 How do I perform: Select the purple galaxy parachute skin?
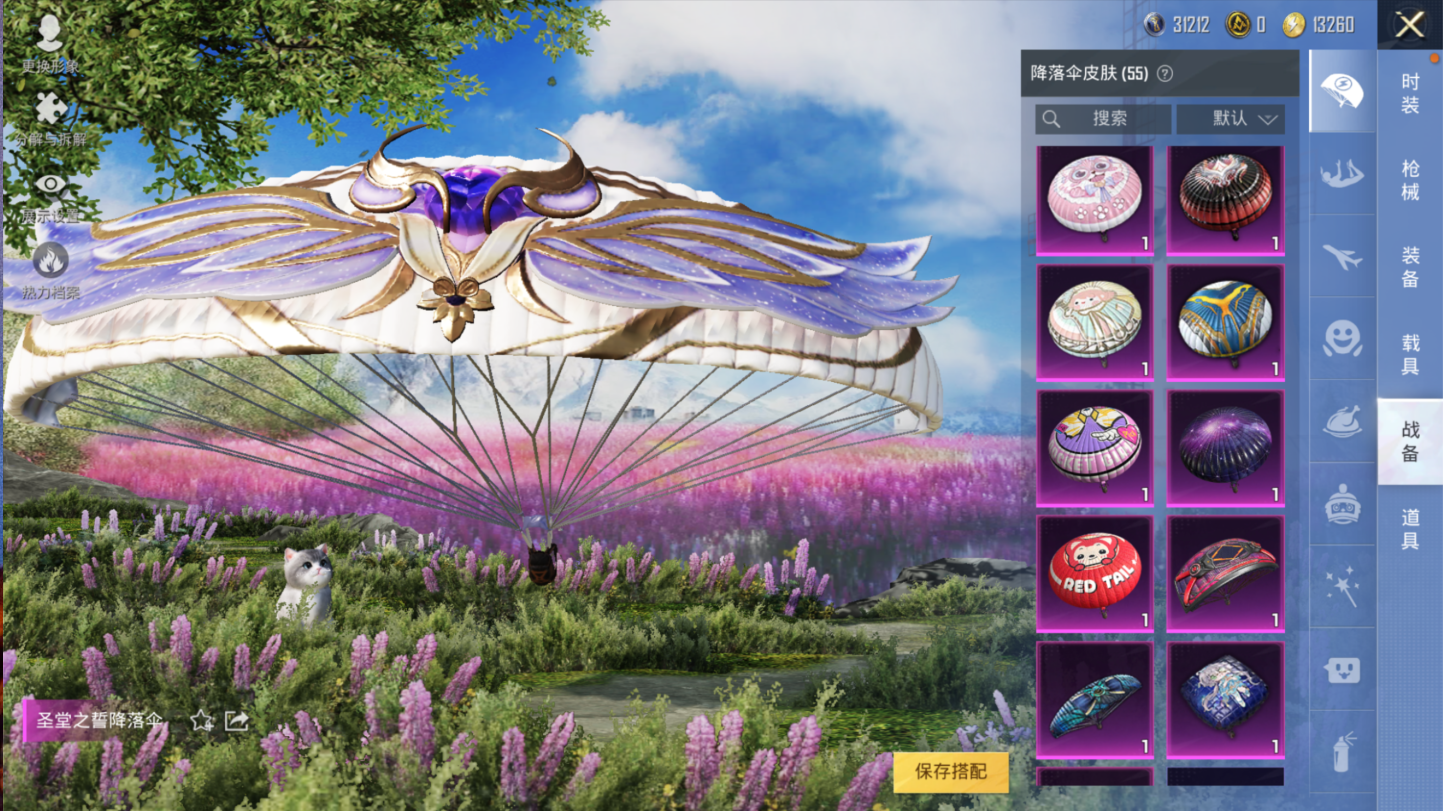[1225, 448]
